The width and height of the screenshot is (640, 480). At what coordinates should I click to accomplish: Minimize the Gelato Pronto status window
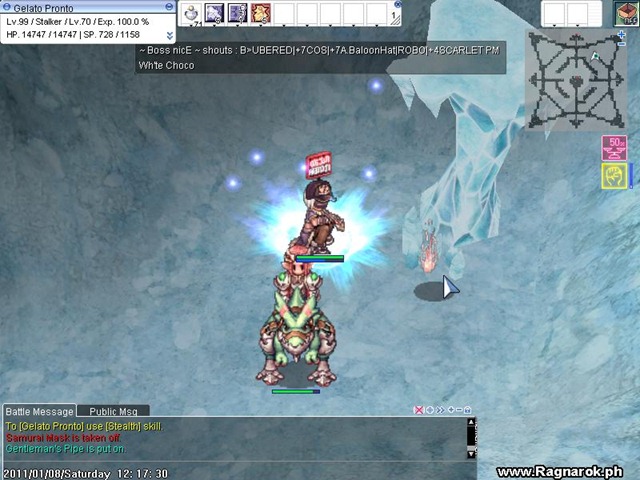coord(169,7)
